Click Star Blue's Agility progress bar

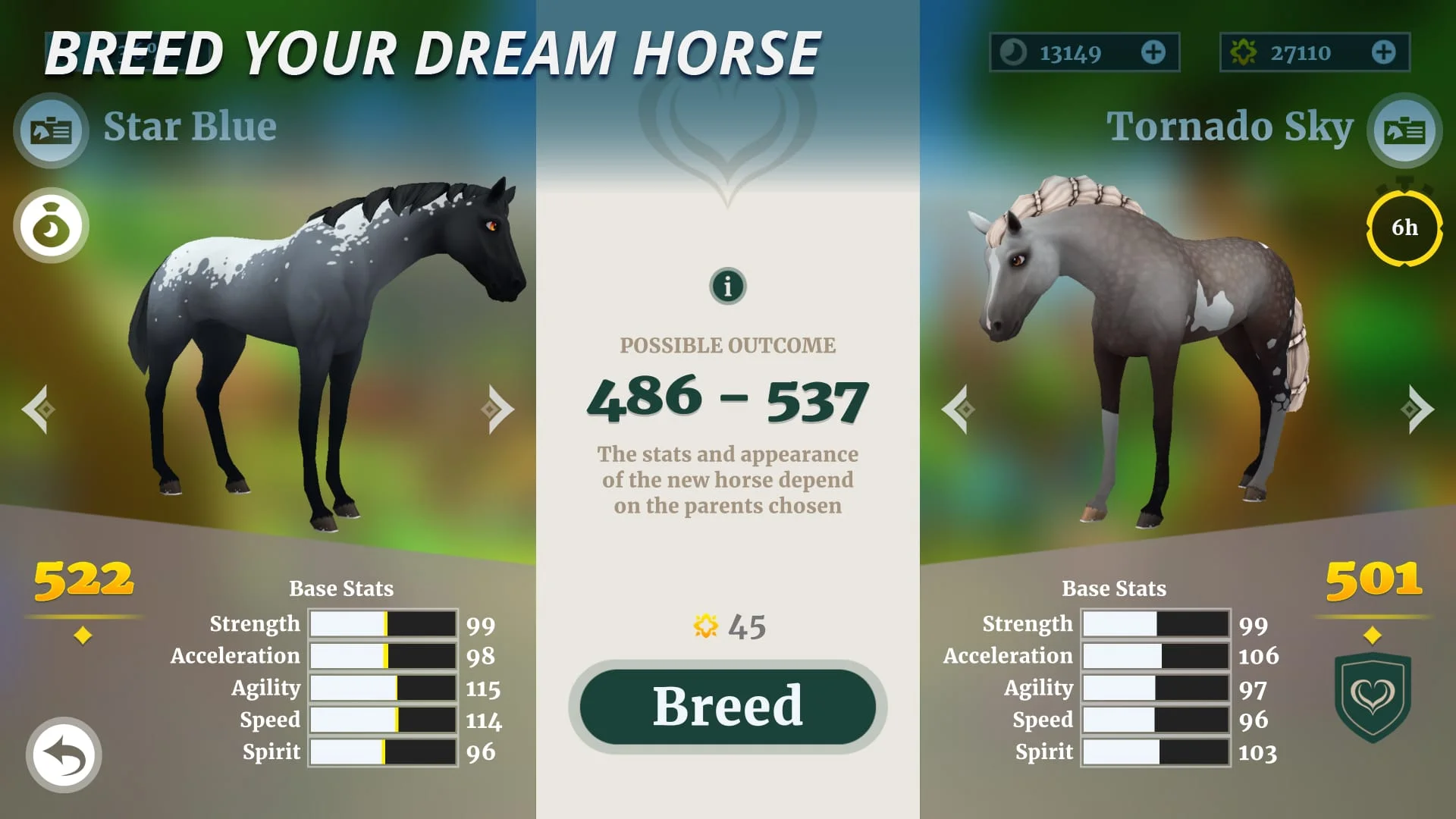[383, 688]
